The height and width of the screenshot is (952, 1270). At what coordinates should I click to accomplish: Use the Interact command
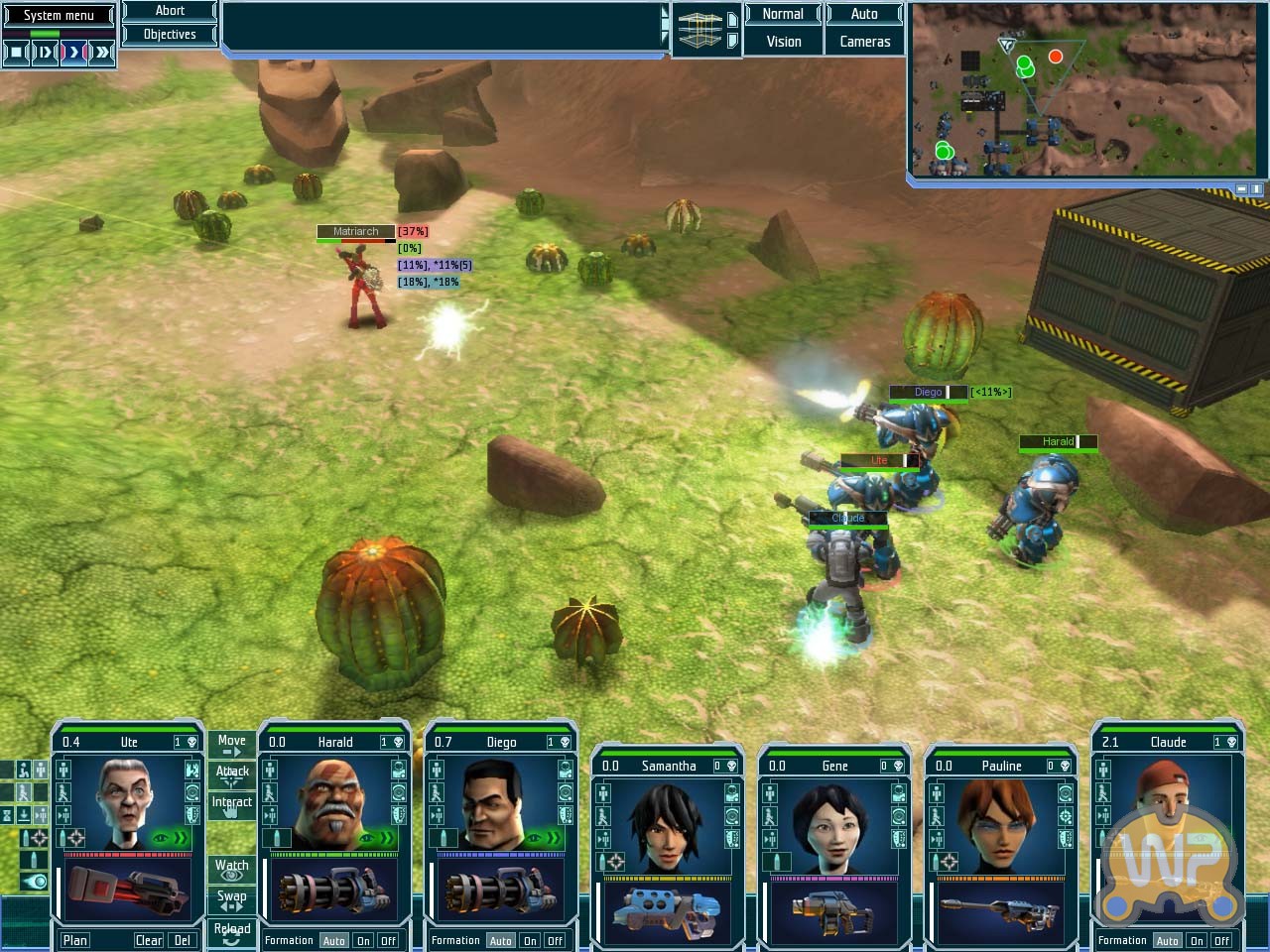pyautogui.click(x=232, y=803)
